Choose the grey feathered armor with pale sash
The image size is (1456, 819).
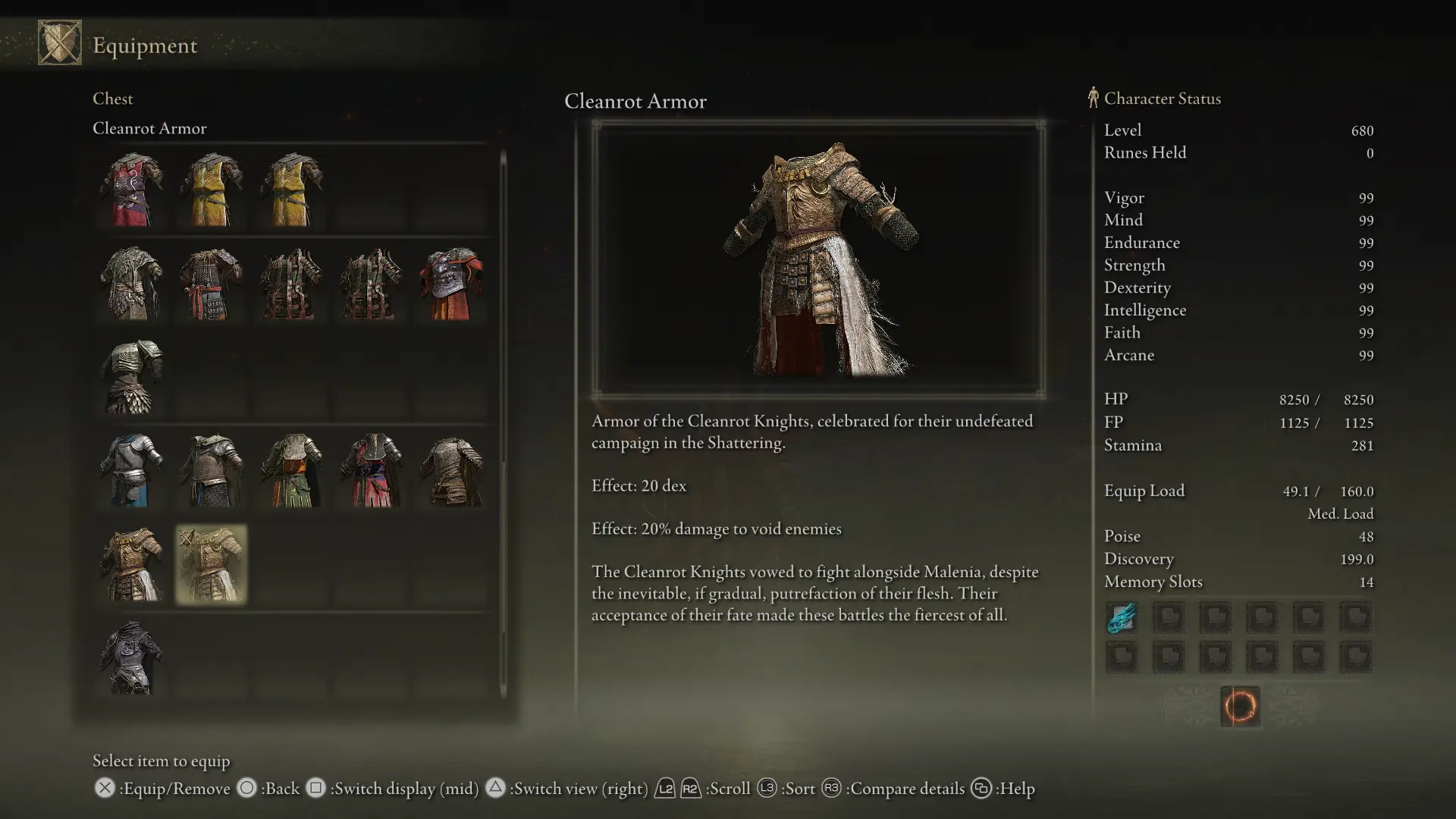[x=132, y=284]
